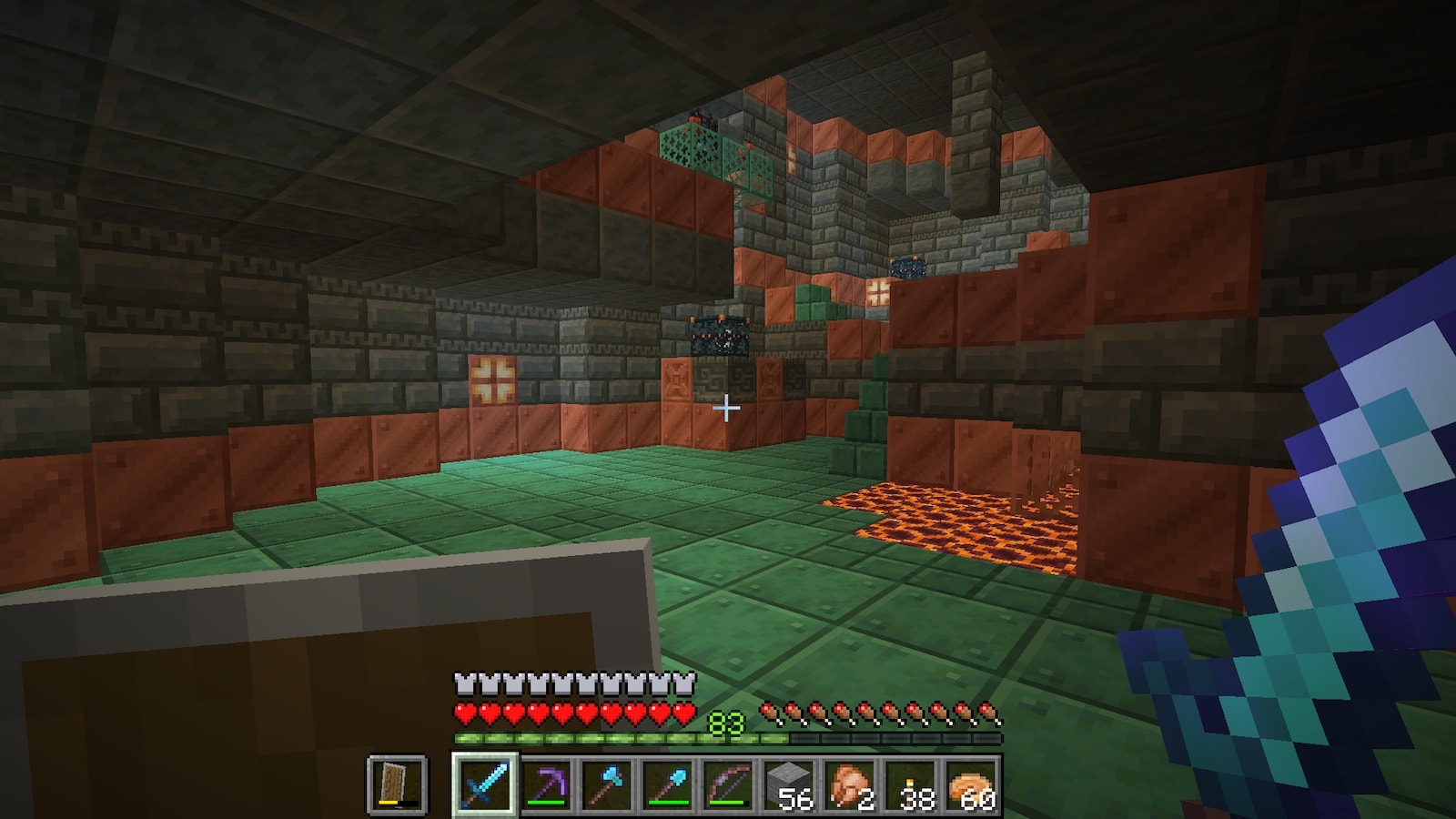Select the stone block stack of 56
The width and height of the screenshot is (1456, 819).
point(790,784)
